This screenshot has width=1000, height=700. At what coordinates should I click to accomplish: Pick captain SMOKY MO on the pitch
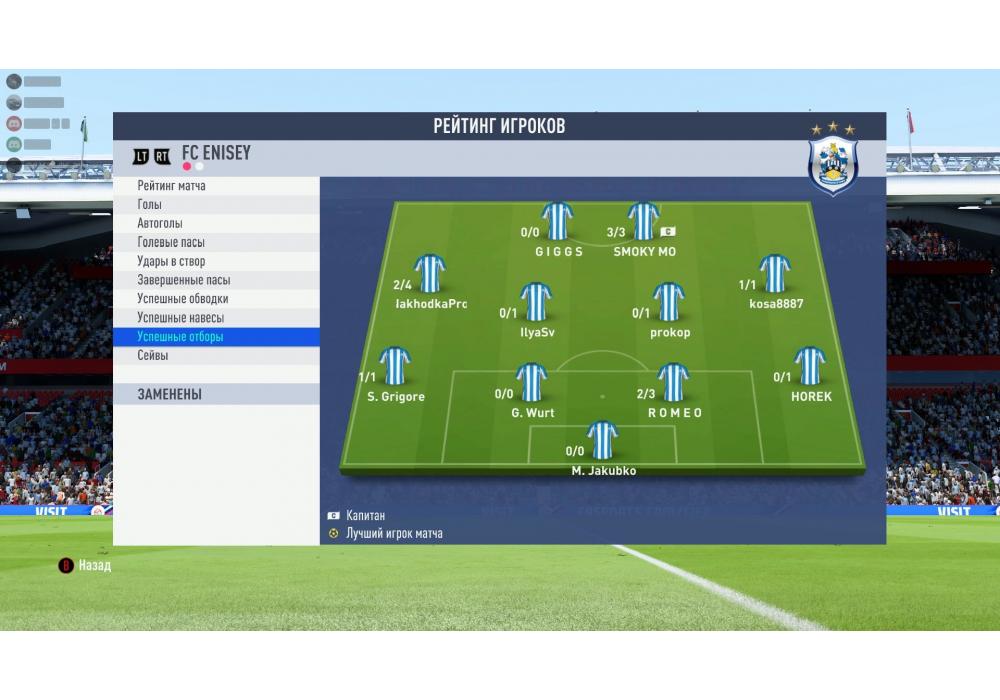(643, 221)
